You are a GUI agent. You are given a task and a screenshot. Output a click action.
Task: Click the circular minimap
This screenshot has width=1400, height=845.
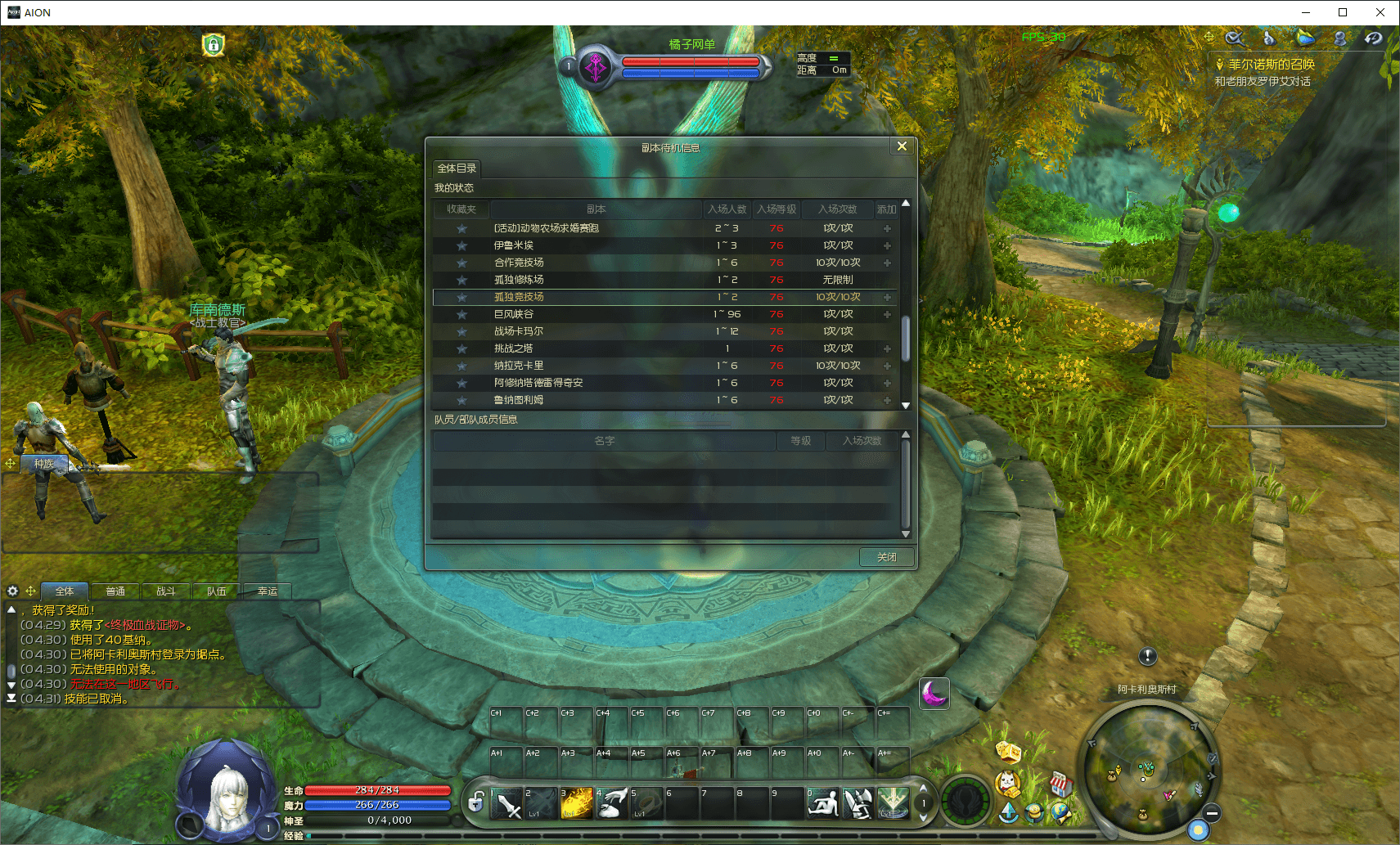click(x=1148, y=770)
